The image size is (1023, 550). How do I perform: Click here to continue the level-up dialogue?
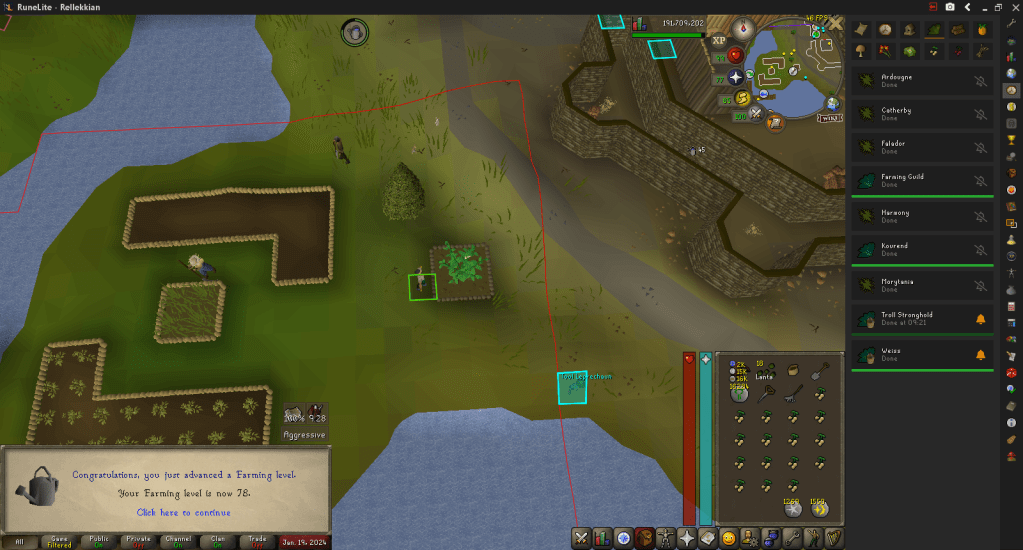[183, 512]
